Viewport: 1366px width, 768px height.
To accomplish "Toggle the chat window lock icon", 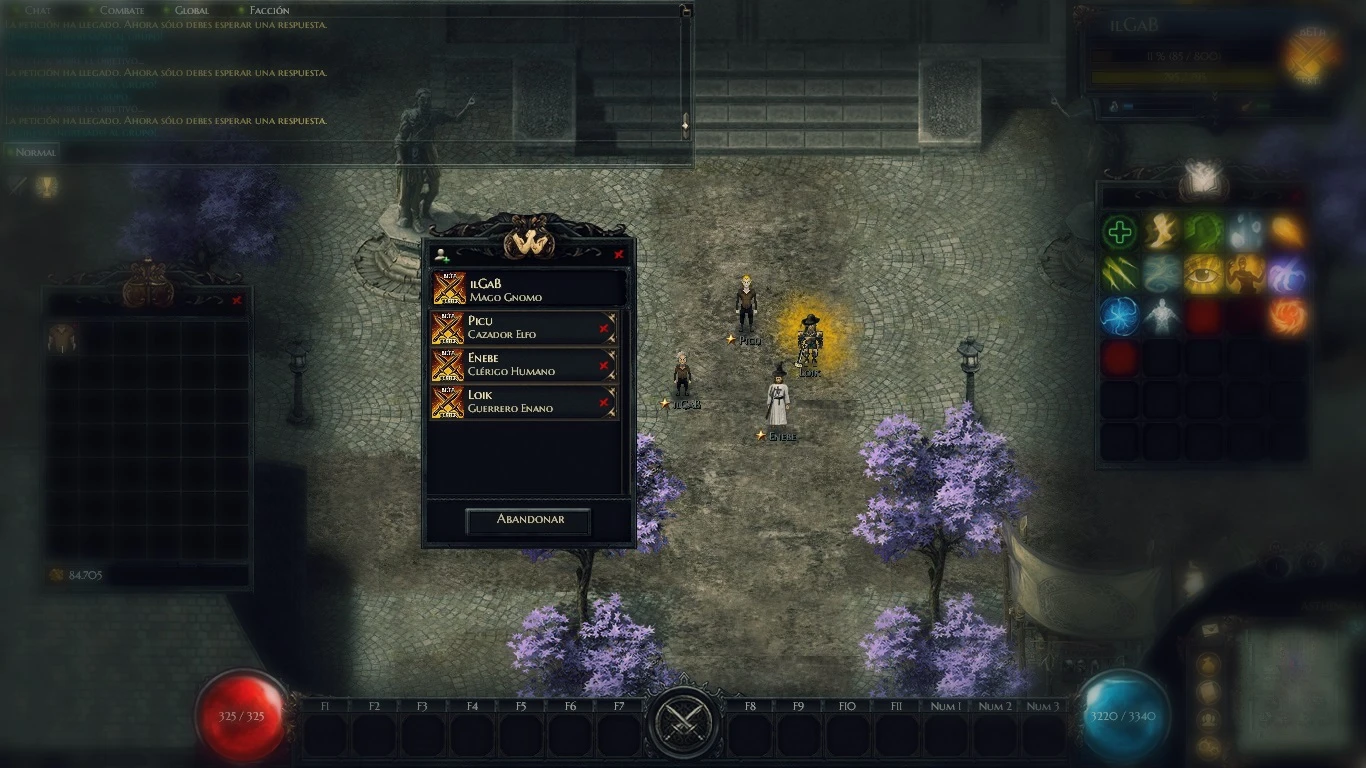I will tap(685, 11).
